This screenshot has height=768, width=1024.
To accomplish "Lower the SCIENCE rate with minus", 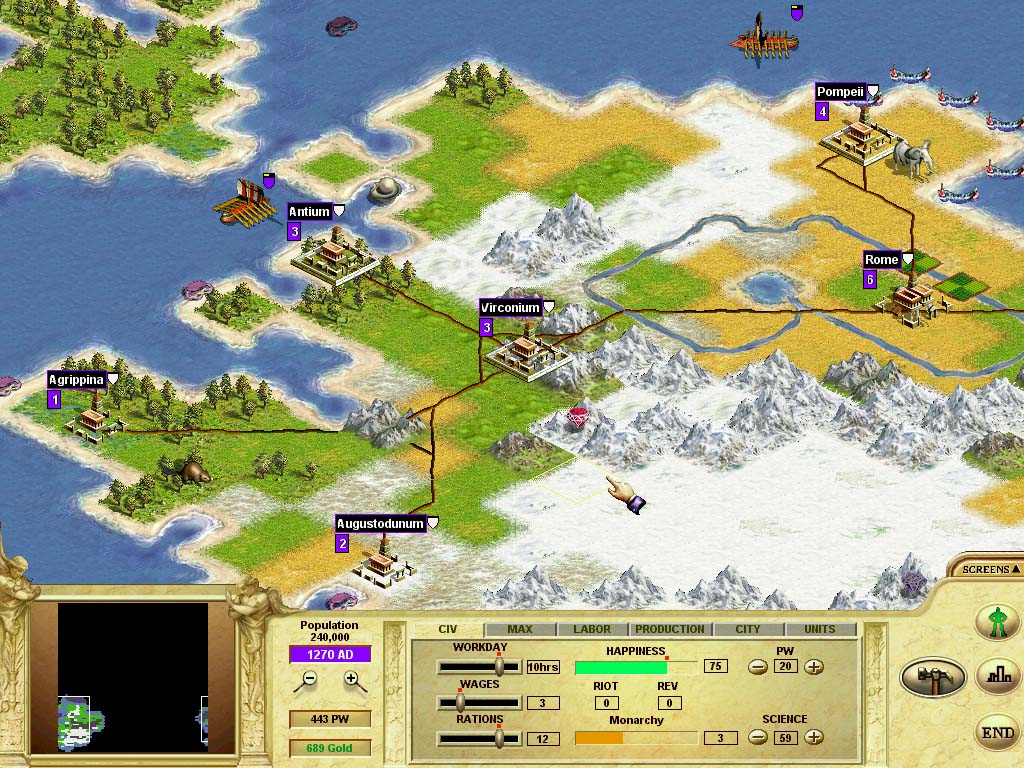I will click(758, 738).
